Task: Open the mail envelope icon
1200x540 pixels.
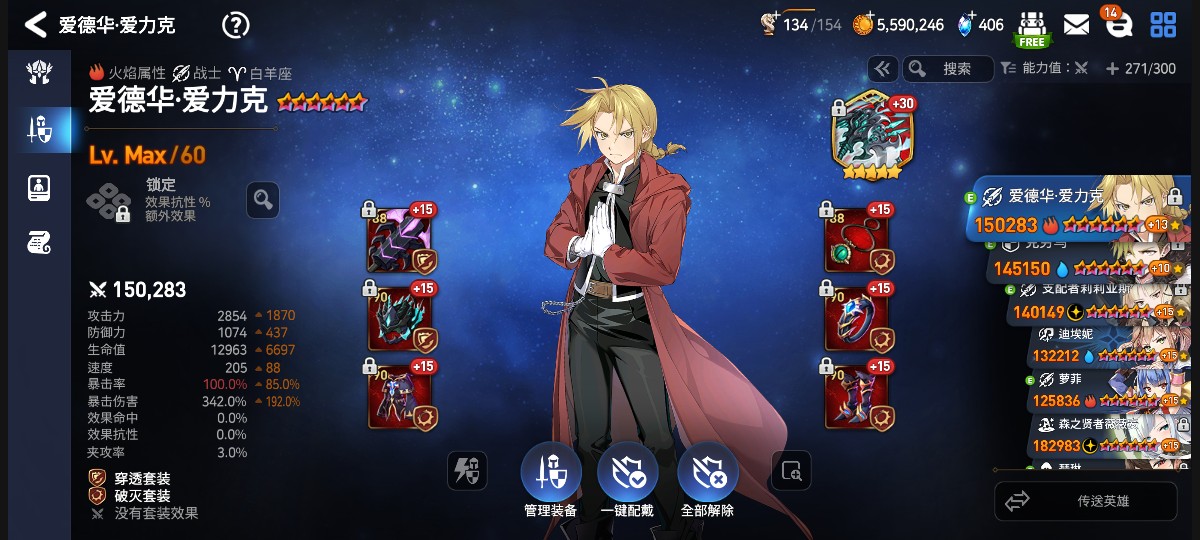Action: [1076, 24]
